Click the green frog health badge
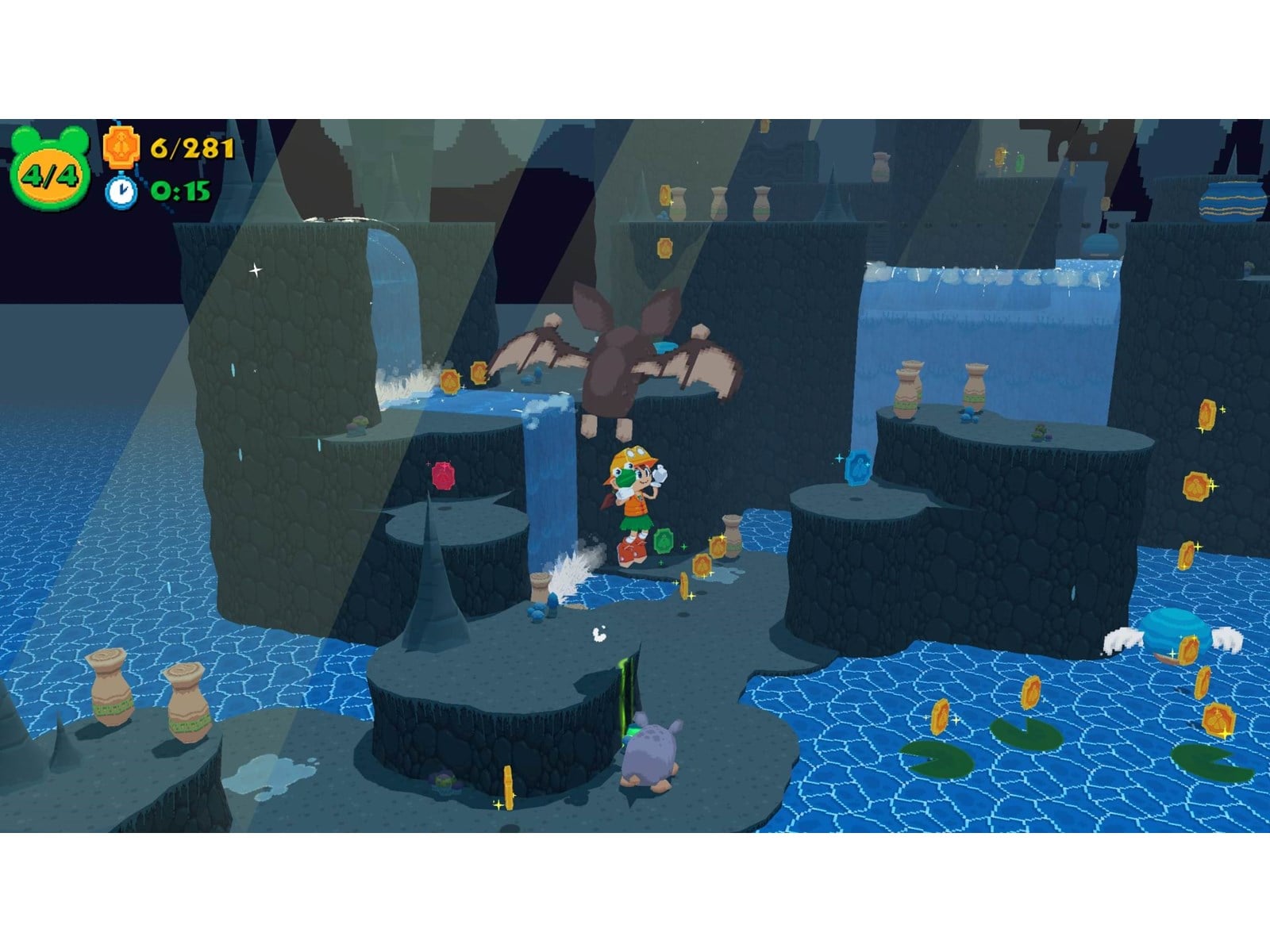Viewport: 1270px width, 952px height. click(x=49, y=171)
